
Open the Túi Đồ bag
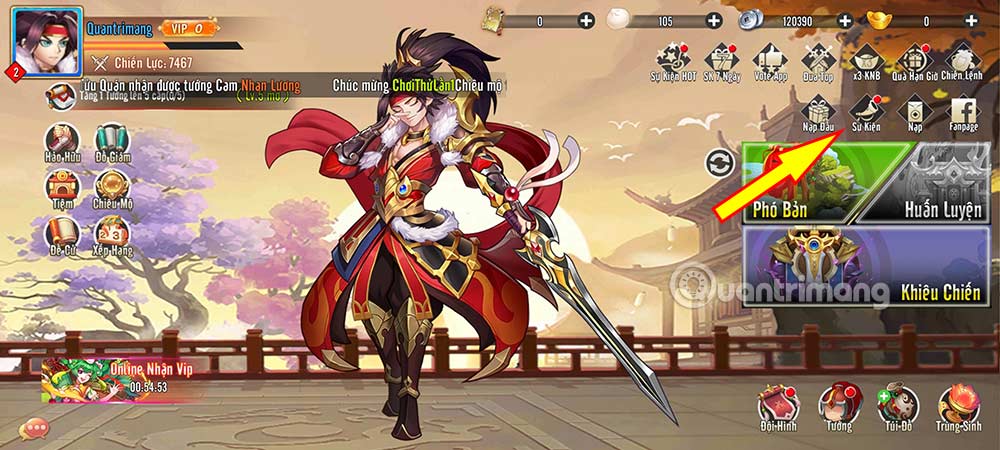[x=897, y=406]
